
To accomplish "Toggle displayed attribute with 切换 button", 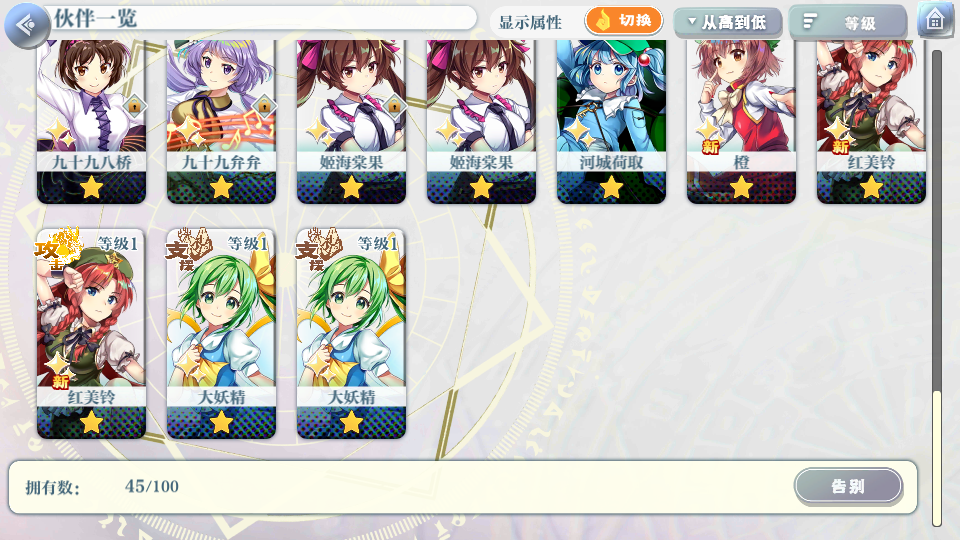I will click(x=624, y=21).
